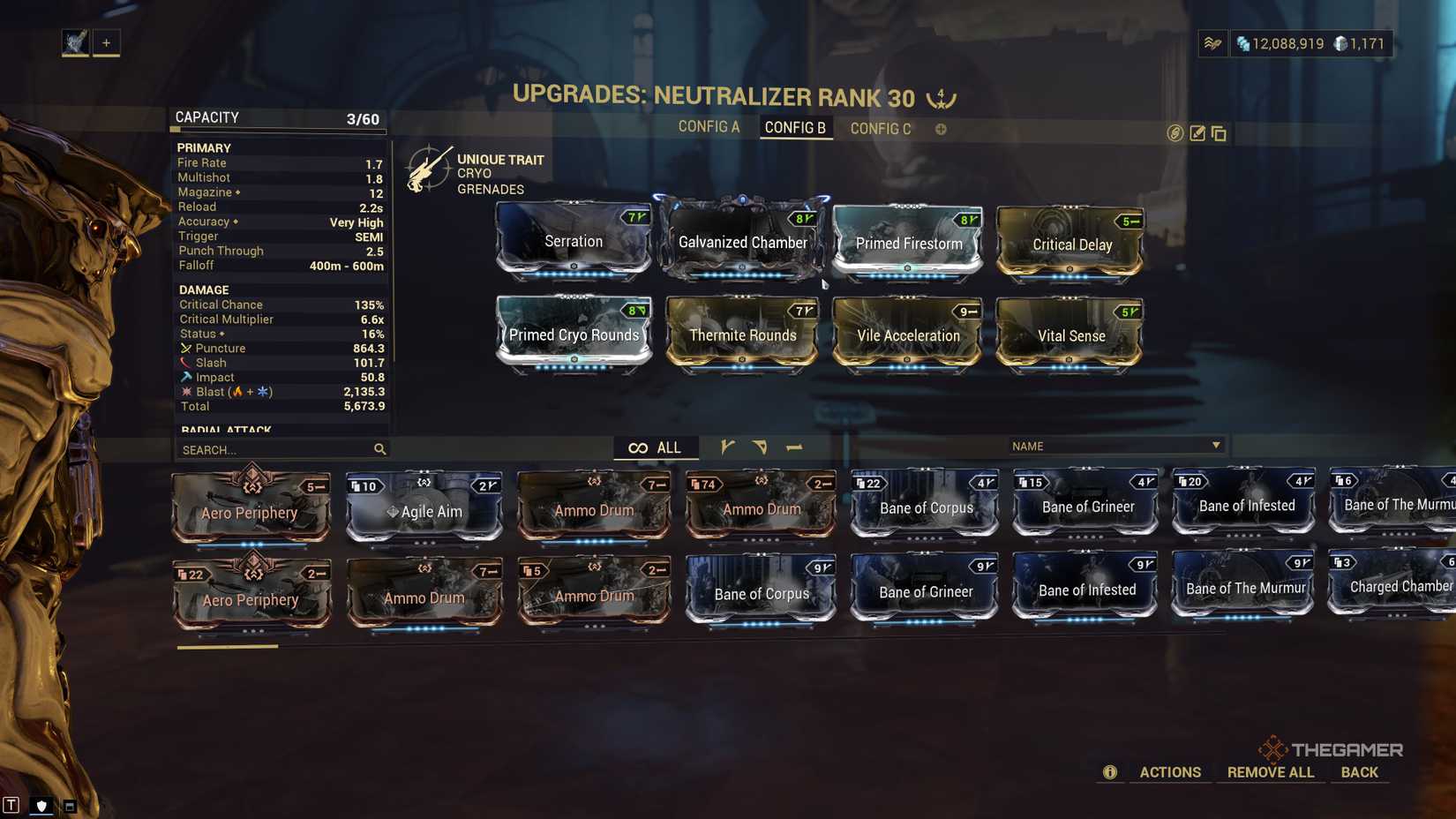1456x819 pixels.
Task: Filter mods by the bar polarity icon
Action: click(793, 447)
